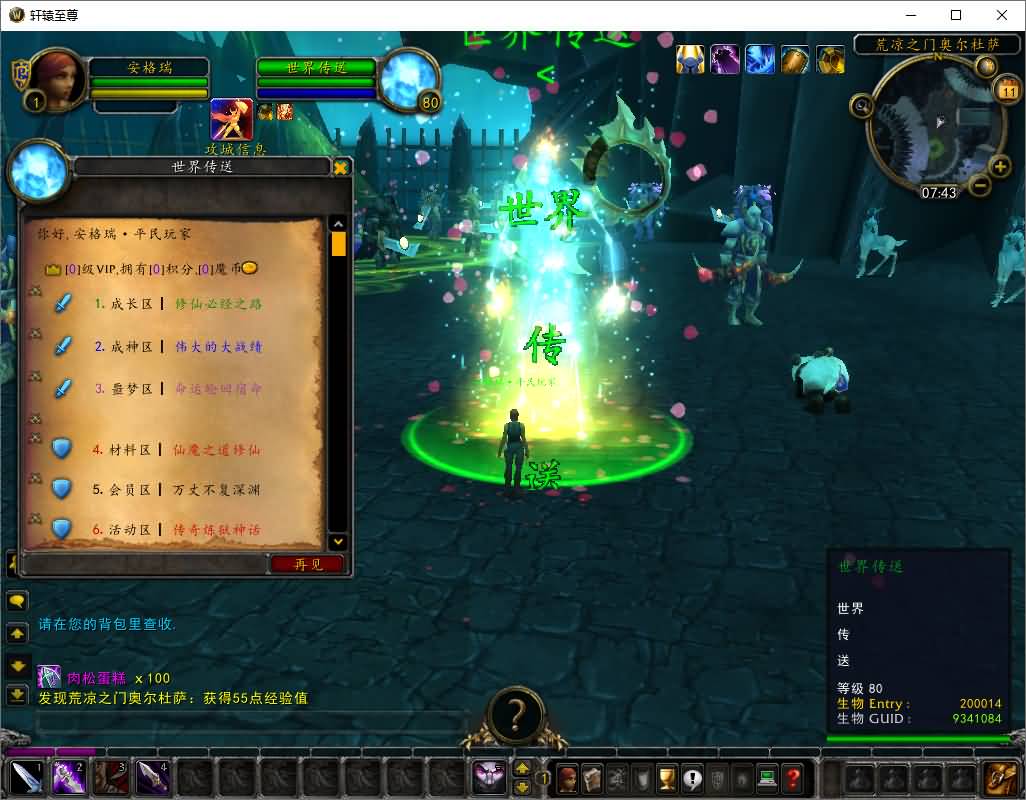This screenshot has height=800, width=1026.
Task: Use the sword ability in action slot 1
Action: point(26,777)
